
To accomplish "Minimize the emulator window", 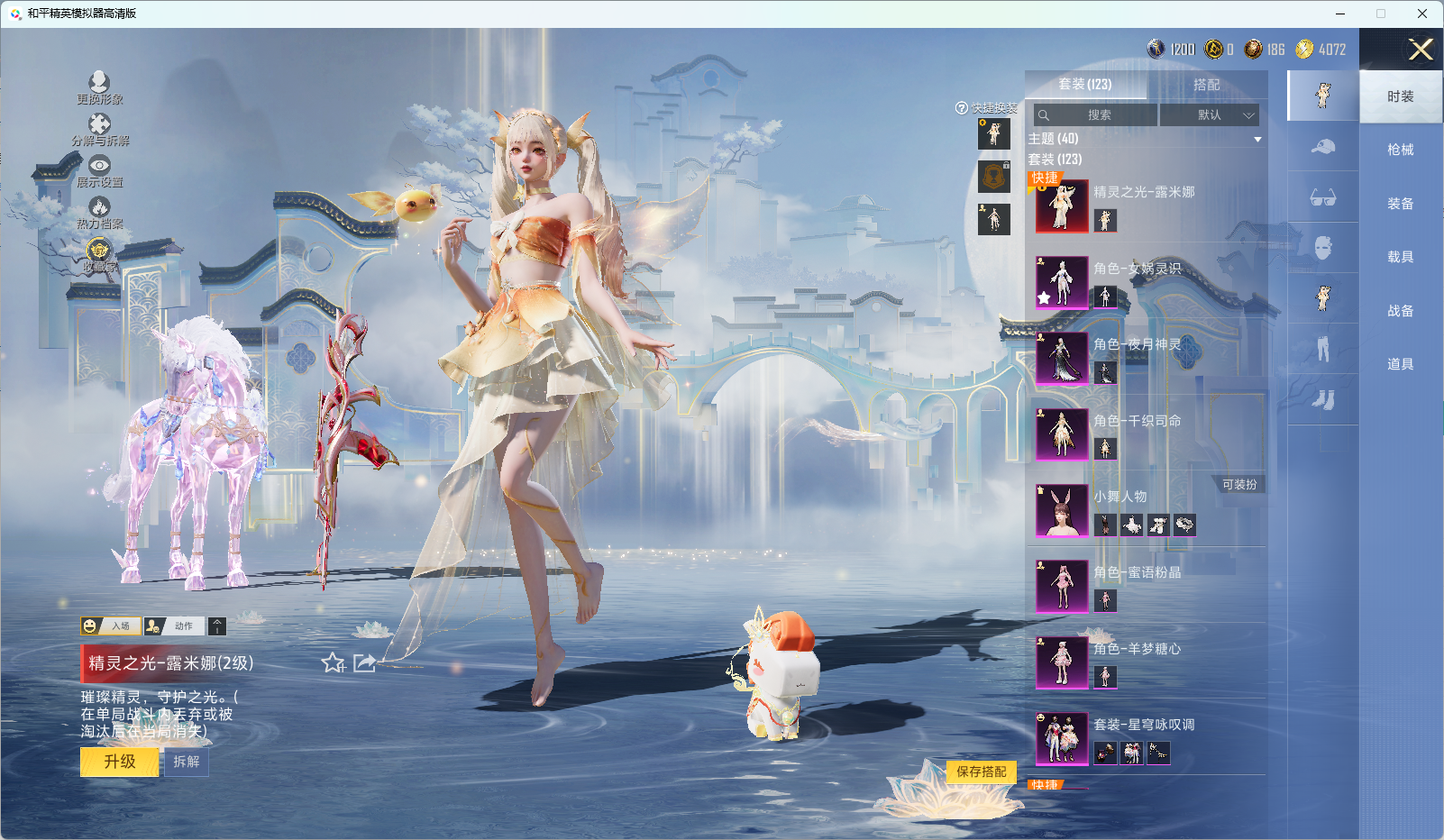I will [1340, 14].
